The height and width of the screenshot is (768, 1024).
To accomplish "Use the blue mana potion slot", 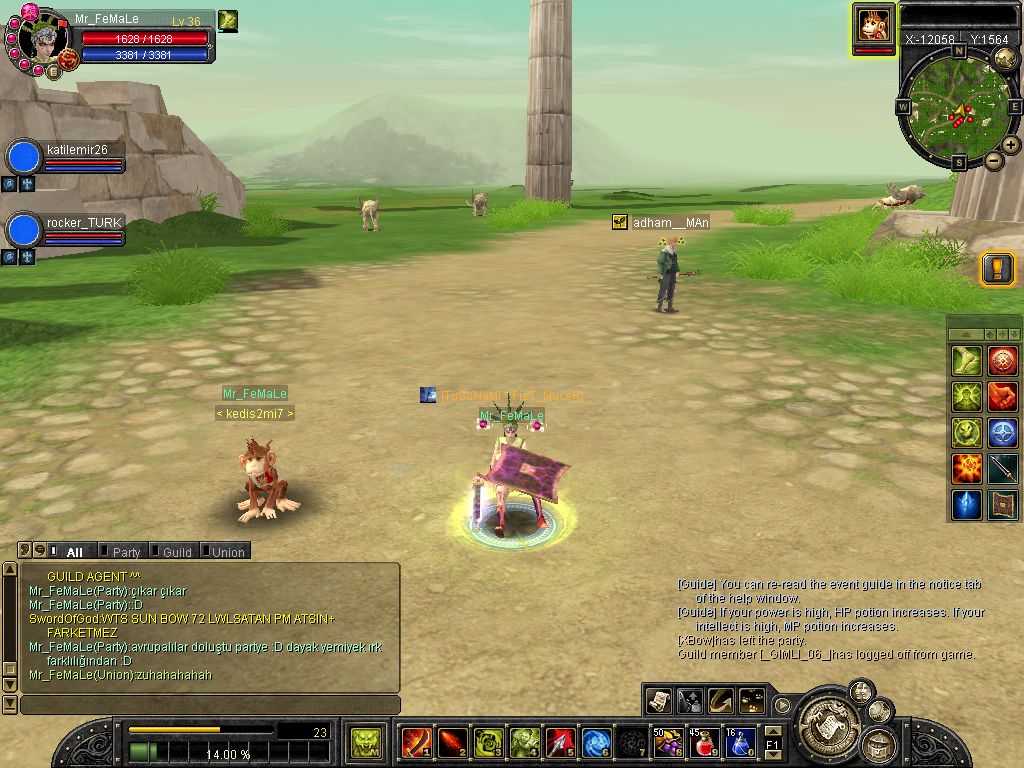I will pyautogui.click(x=739, y=742).
